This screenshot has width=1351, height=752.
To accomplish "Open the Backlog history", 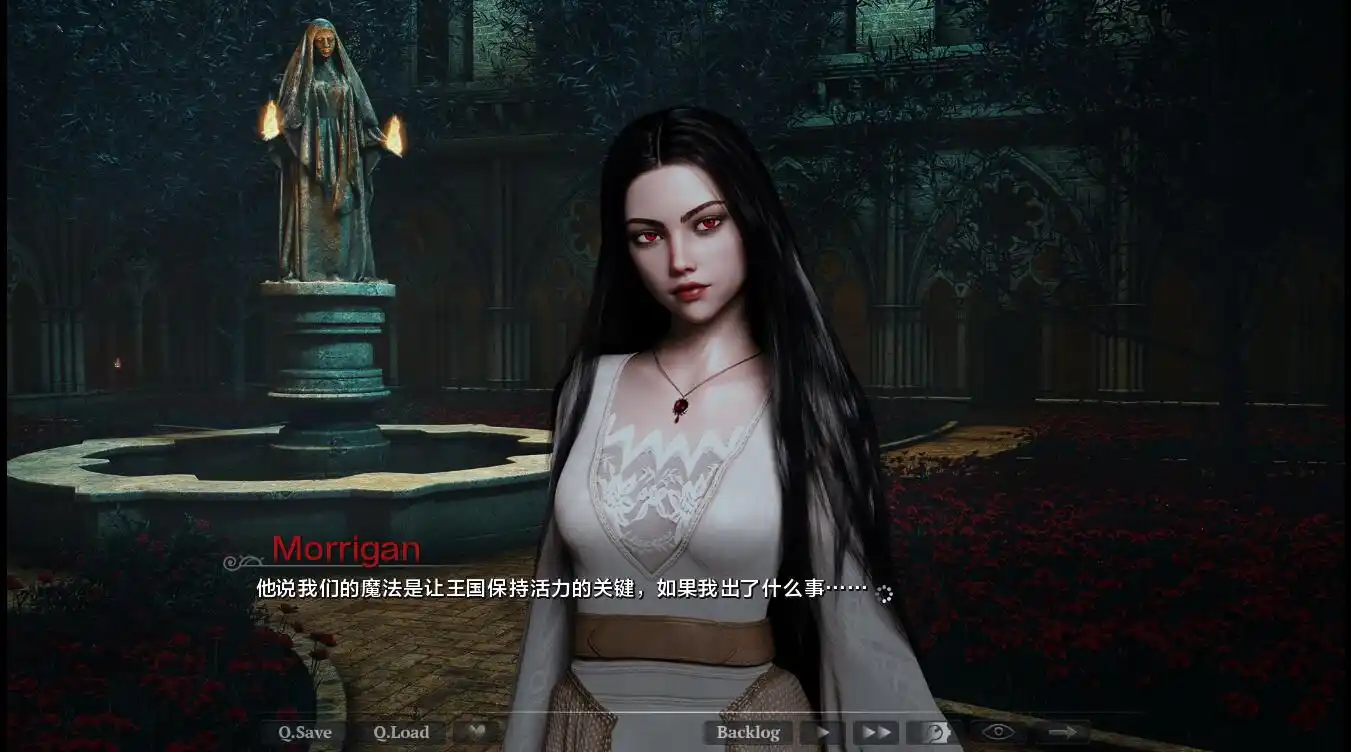I will [x=748, y=731].
